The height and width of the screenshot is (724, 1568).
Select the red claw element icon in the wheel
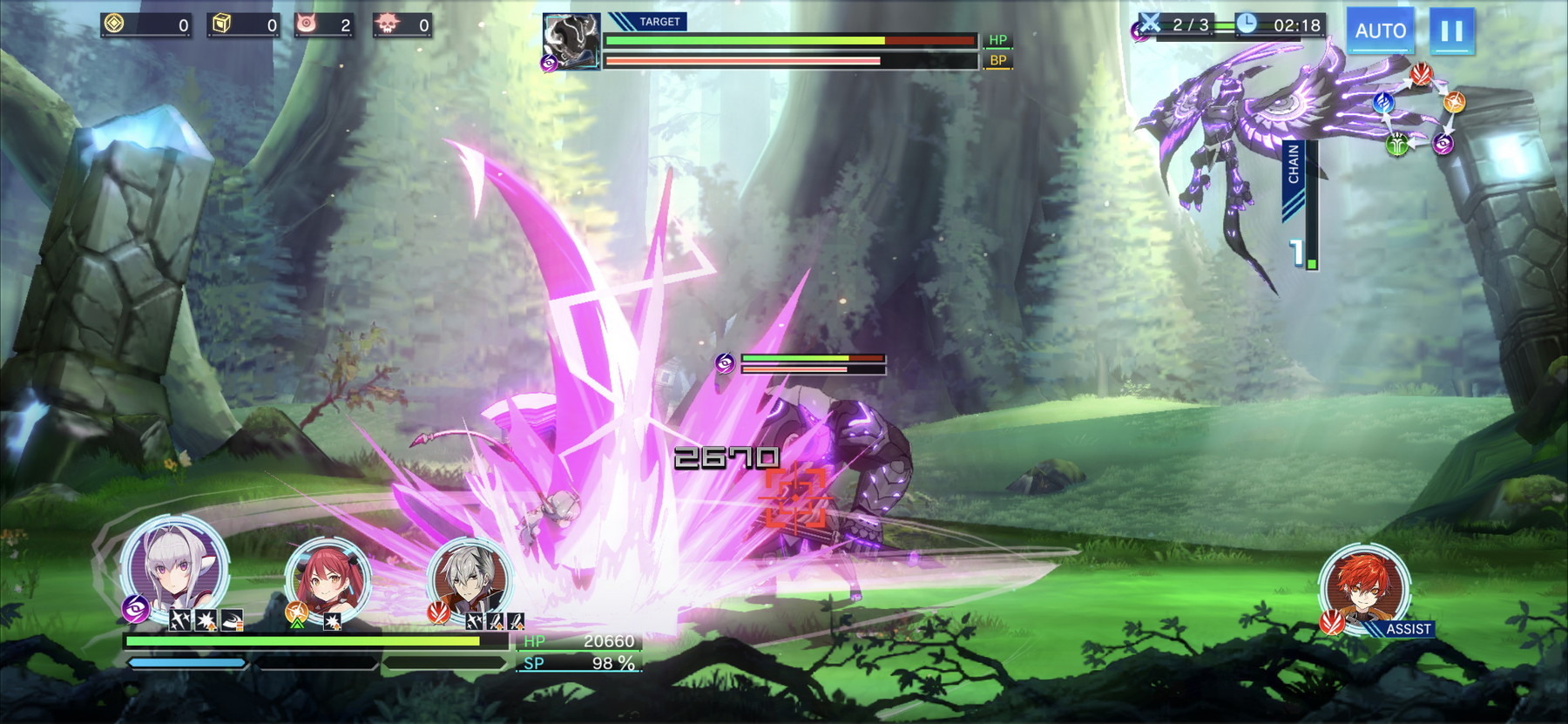pos(1421,74)
